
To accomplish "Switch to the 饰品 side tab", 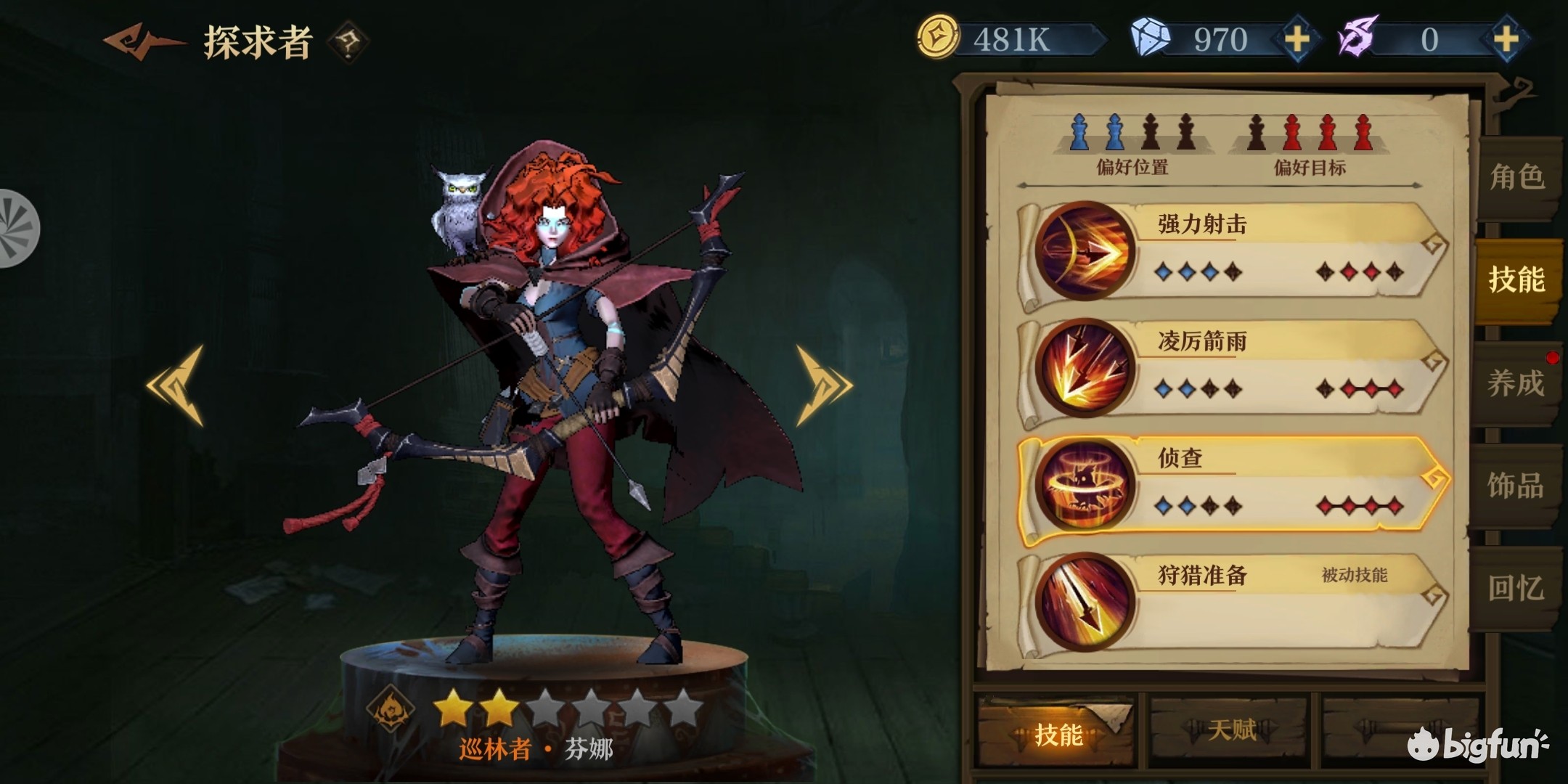I will coord(1516,485).
